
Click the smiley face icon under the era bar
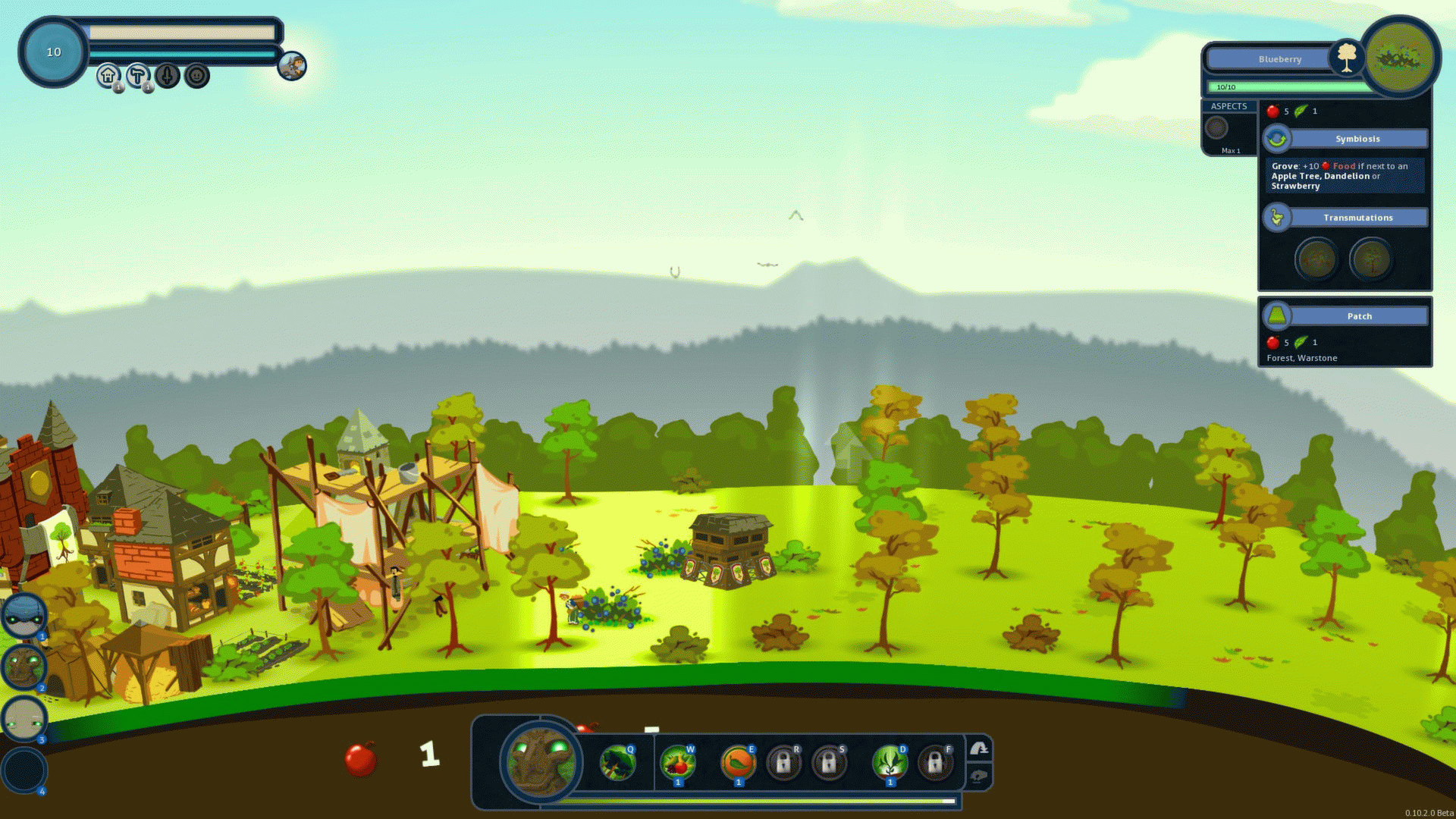(197, 75)
